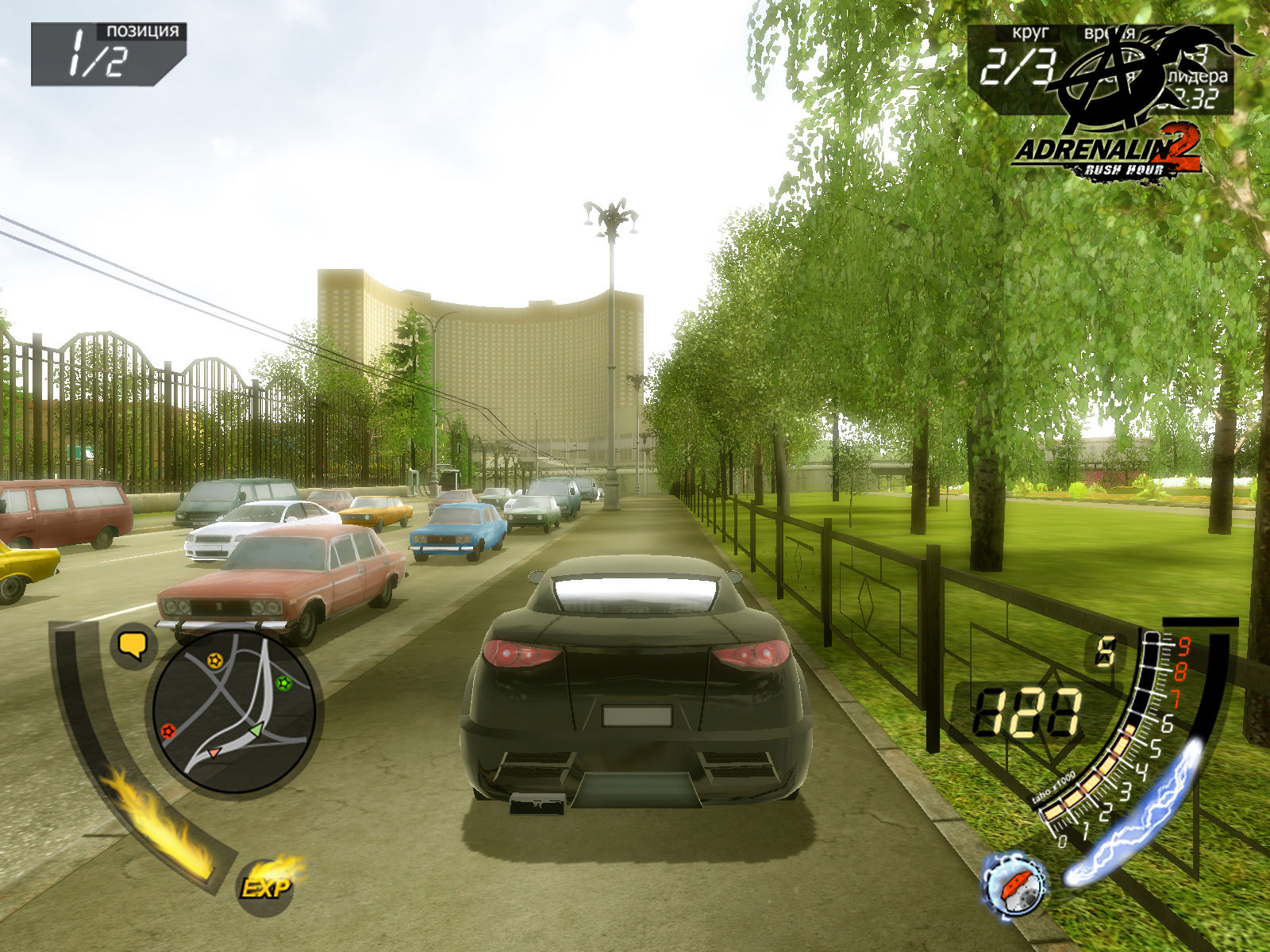1270x952 pixels.
Task: Click the circular minimap
Action: point(234,710)
